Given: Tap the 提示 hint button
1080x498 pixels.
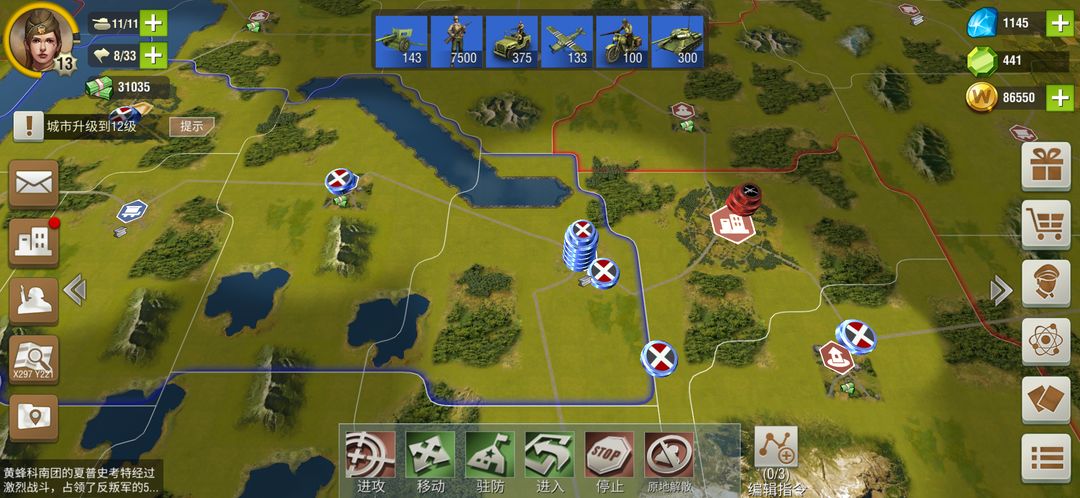Looking at the screenshot, I should (x=192, y=126).
